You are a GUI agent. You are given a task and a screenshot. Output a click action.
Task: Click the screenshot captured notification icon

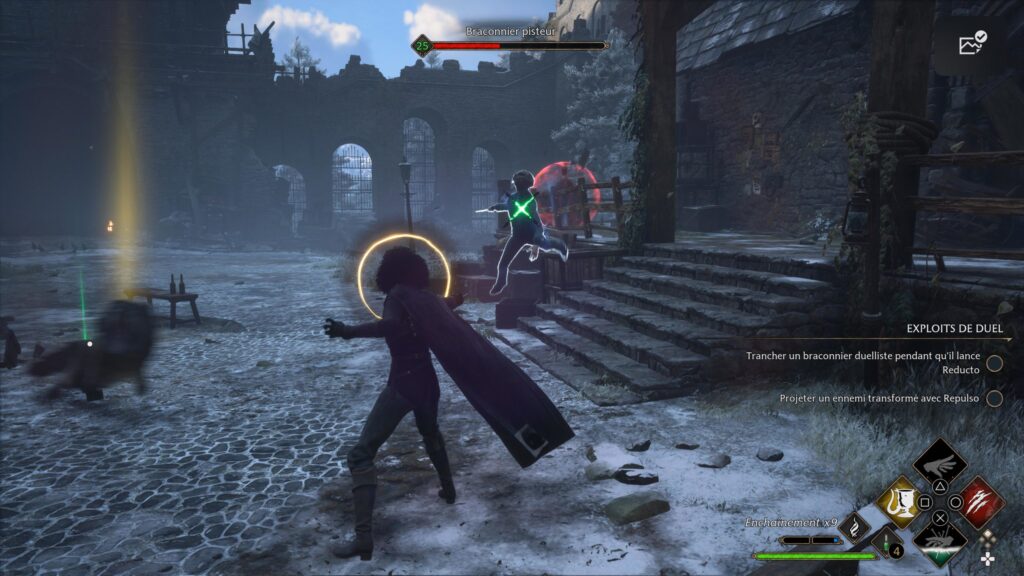click(x=972, y=44)
